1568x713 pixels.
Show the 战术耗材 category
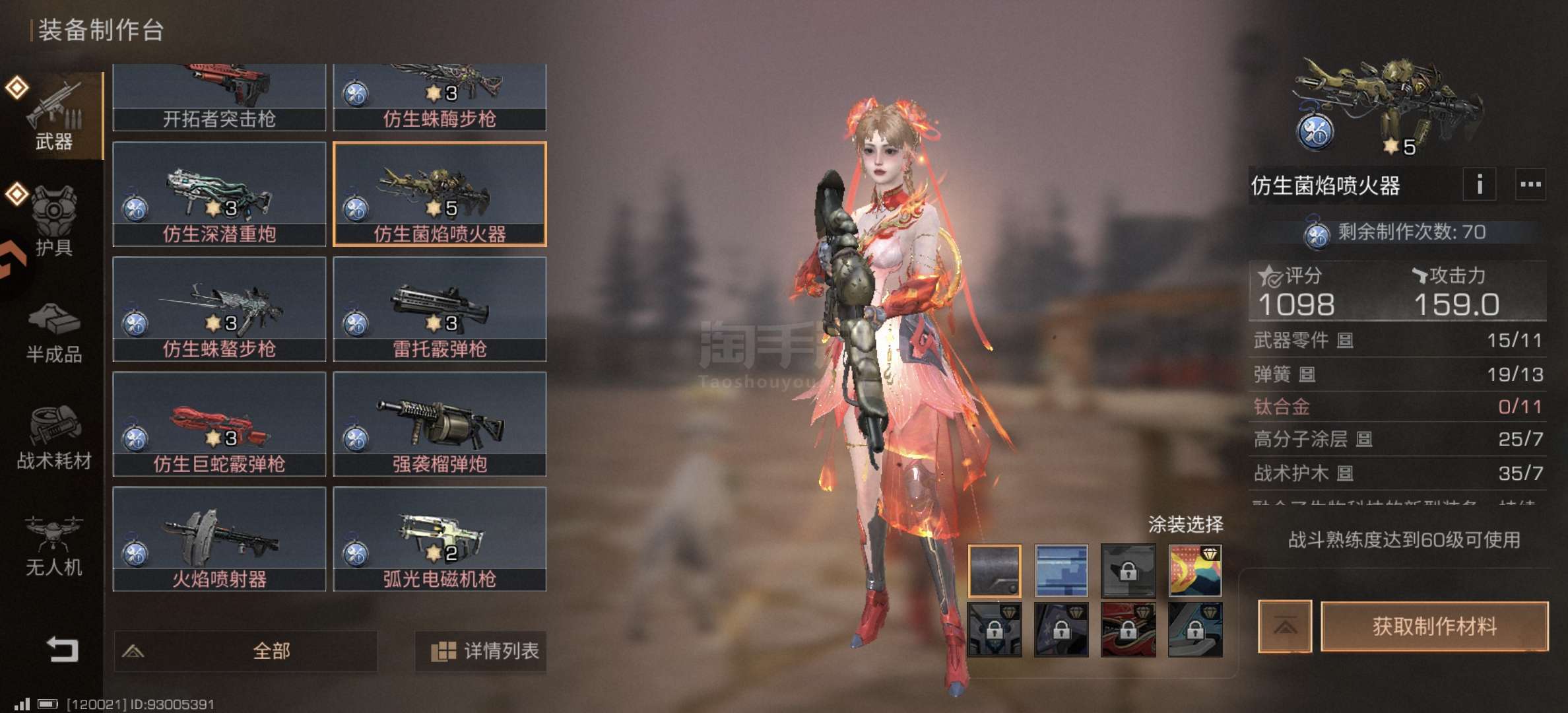tap(53, 438)
